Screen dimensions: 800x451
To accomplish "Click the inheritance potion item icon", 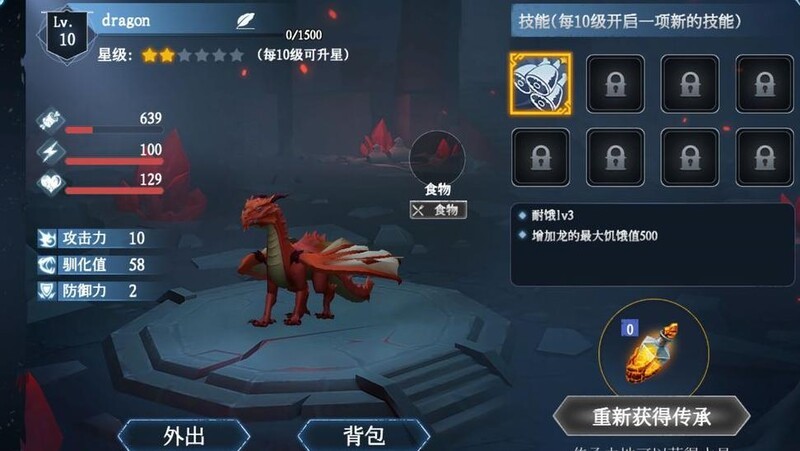I will click(x=649, y=356).
